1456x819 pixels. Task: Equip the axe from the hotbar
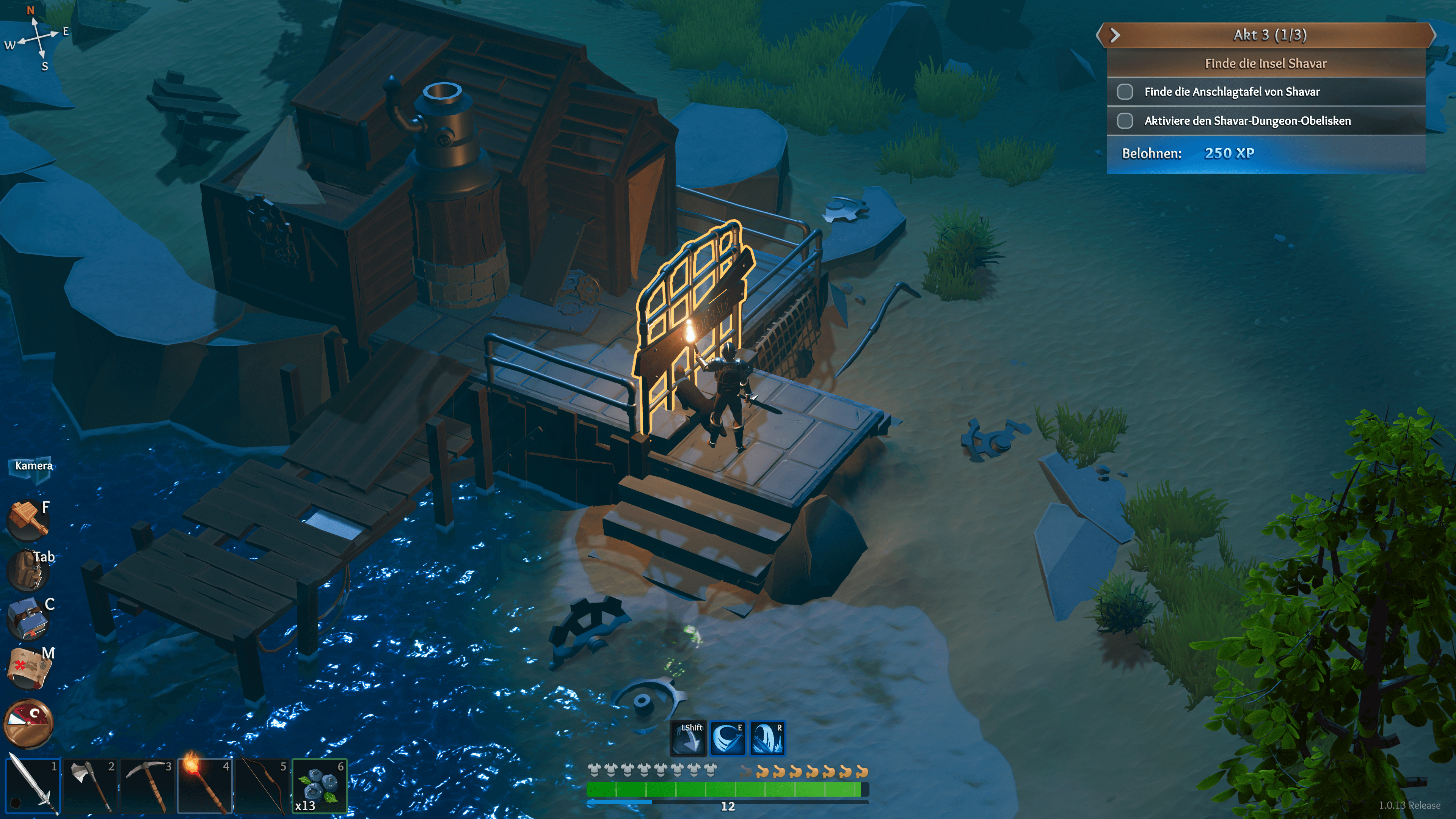coord(90,786)
